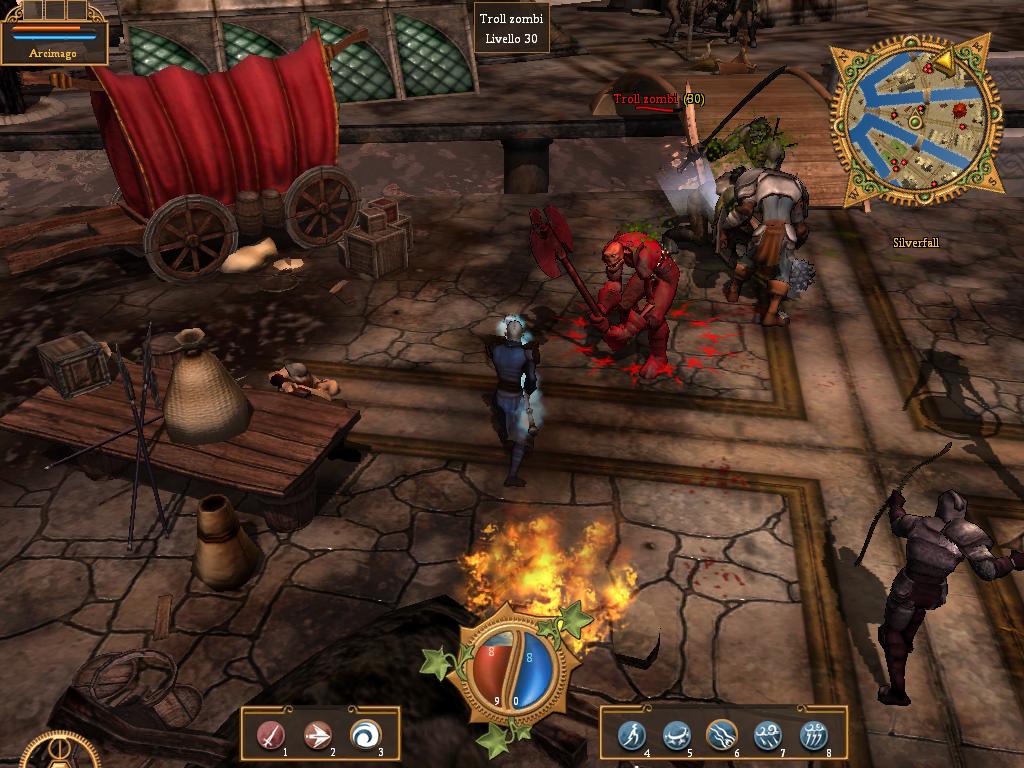The image size is (1024, 768).
Task: Use the rain-like spell in slot 8
Action: 815,735
